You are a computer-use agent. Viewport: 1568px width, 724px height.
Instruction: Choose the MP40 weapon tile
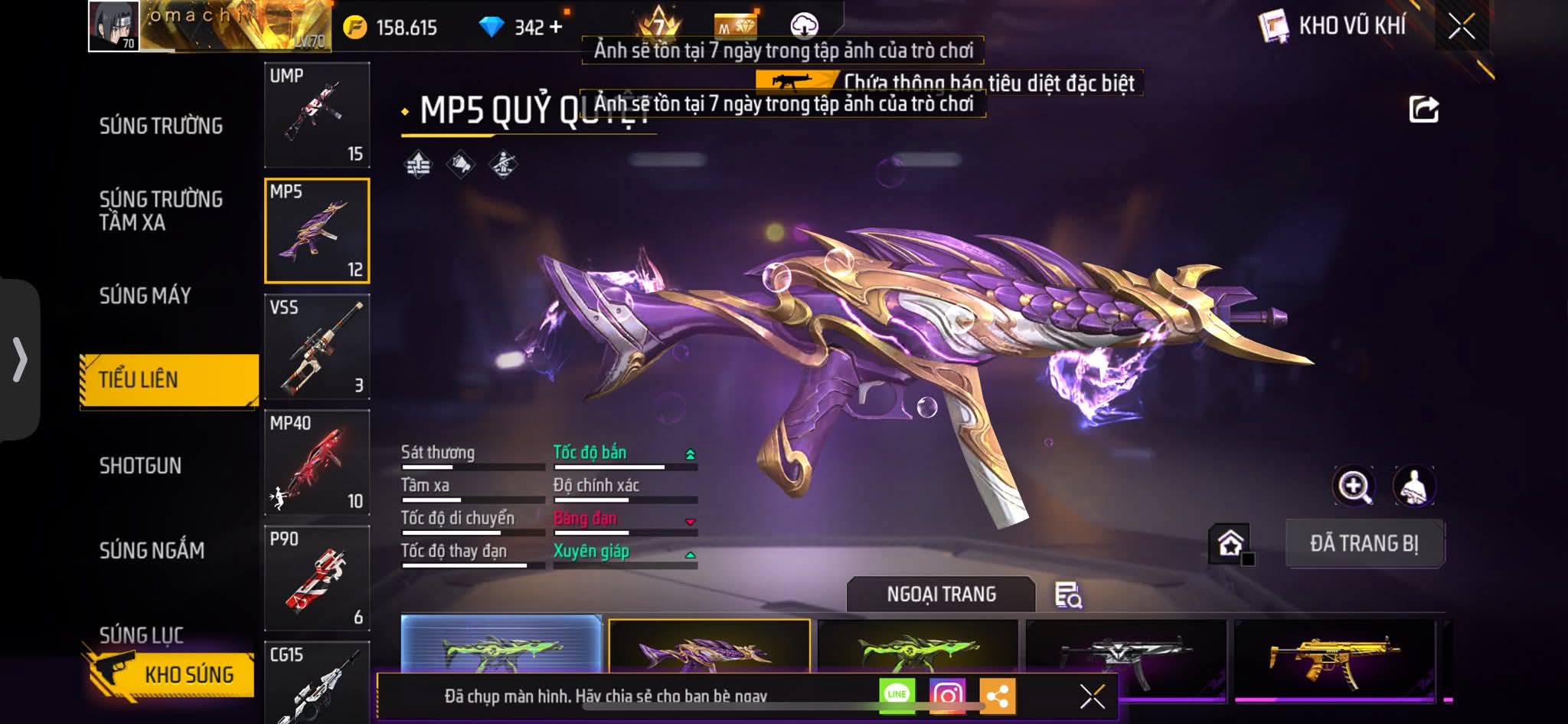pos(317,463)
